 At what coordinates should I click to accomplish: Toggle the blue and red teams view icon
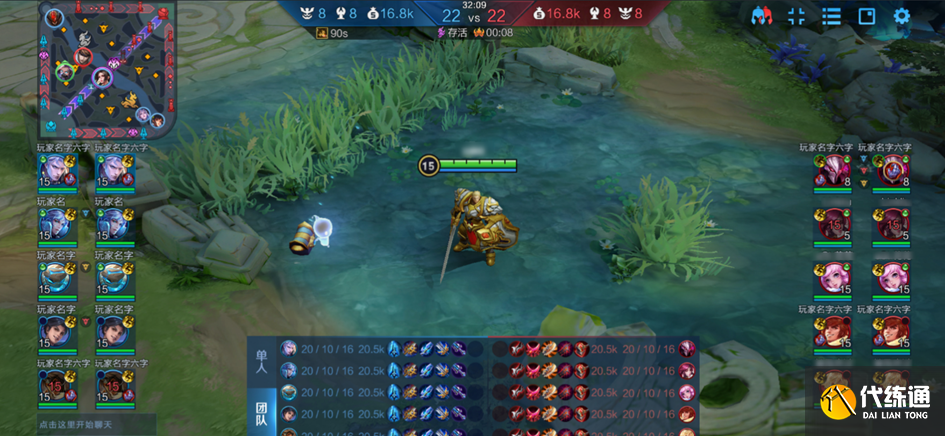(762, 16)
